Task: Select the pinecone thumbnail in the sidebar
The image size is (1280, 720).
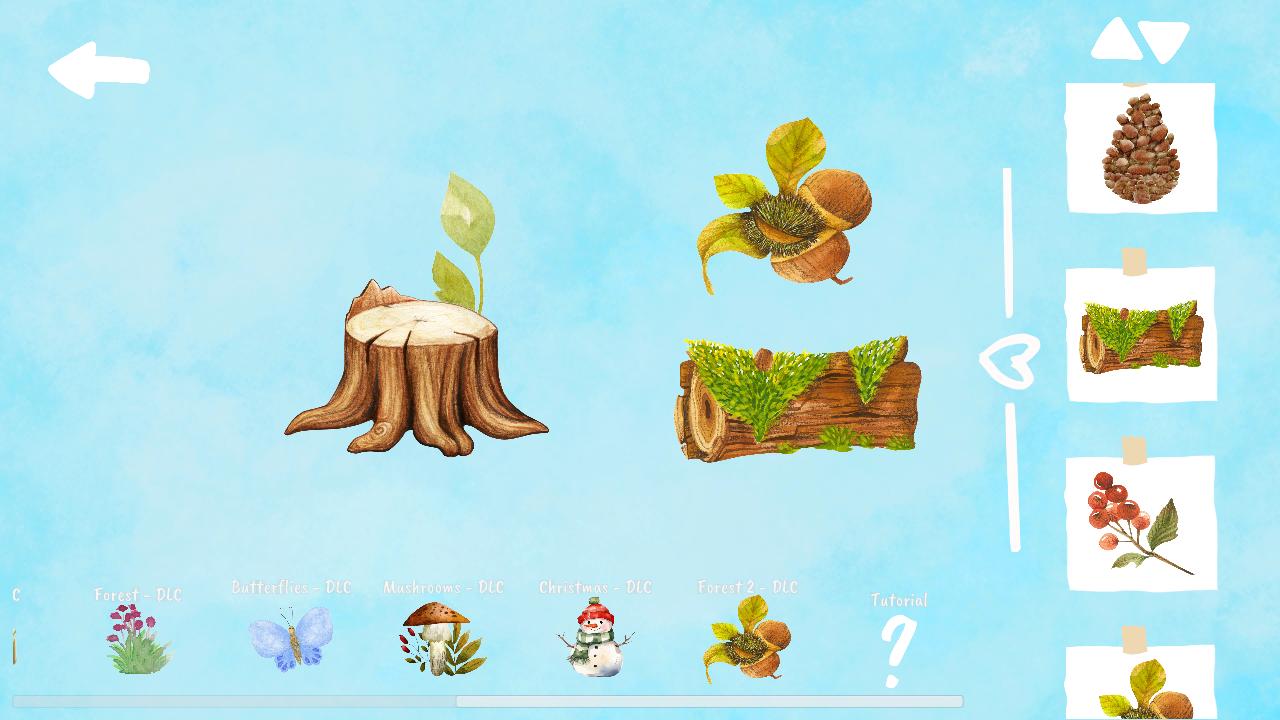Action: 1142,148
